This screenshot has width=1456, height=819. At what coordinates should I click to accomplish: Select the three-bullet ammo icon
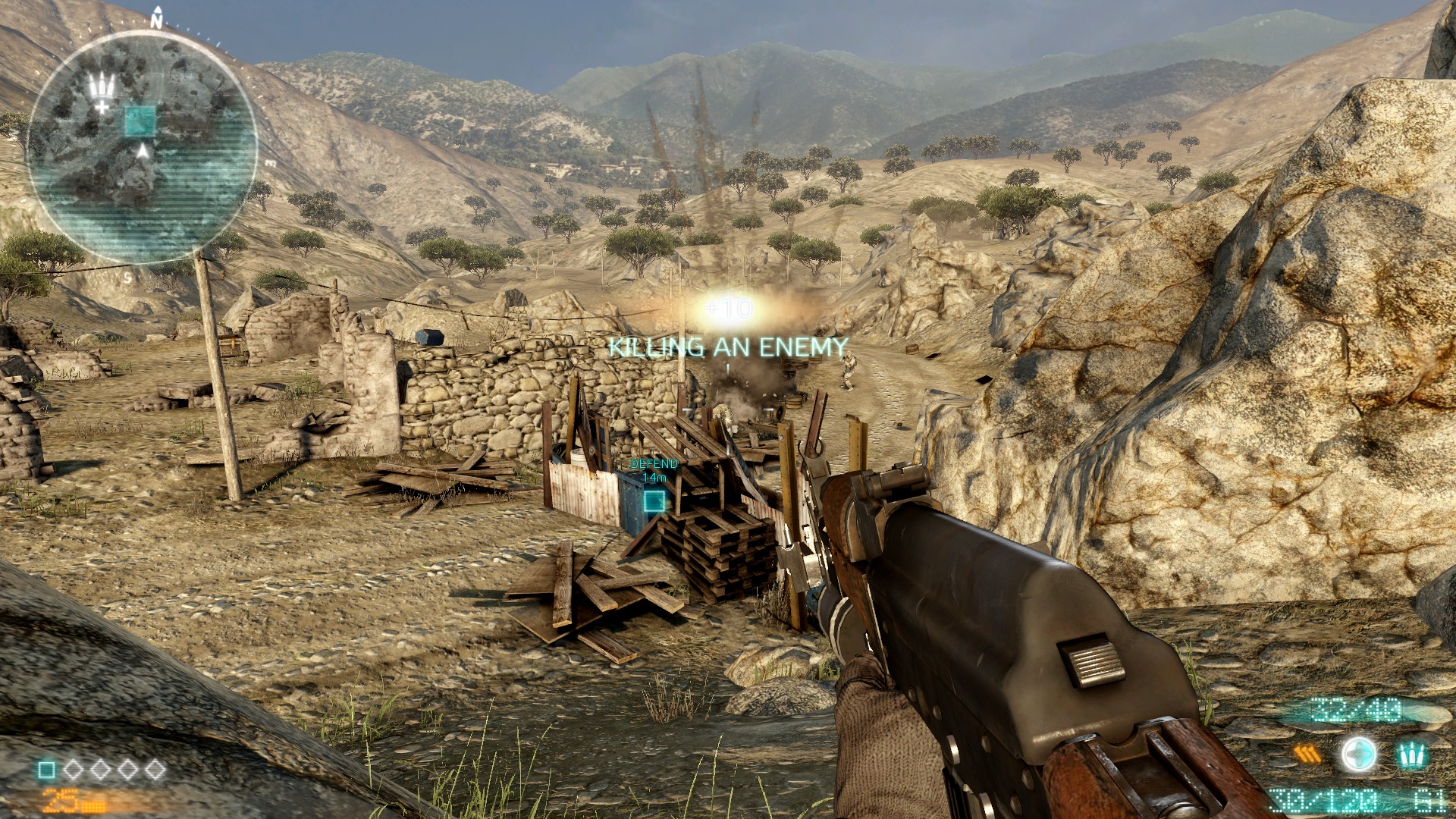coord(1410,755)
